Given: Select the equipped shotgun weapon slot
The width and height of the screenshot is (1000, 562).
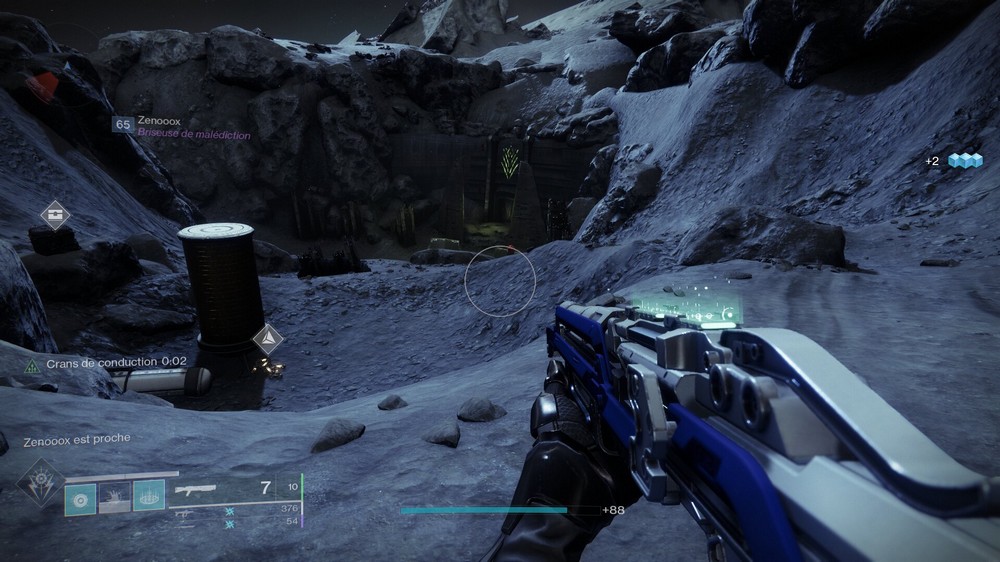Looking at the screenshot, I should (x=197, y=491).
